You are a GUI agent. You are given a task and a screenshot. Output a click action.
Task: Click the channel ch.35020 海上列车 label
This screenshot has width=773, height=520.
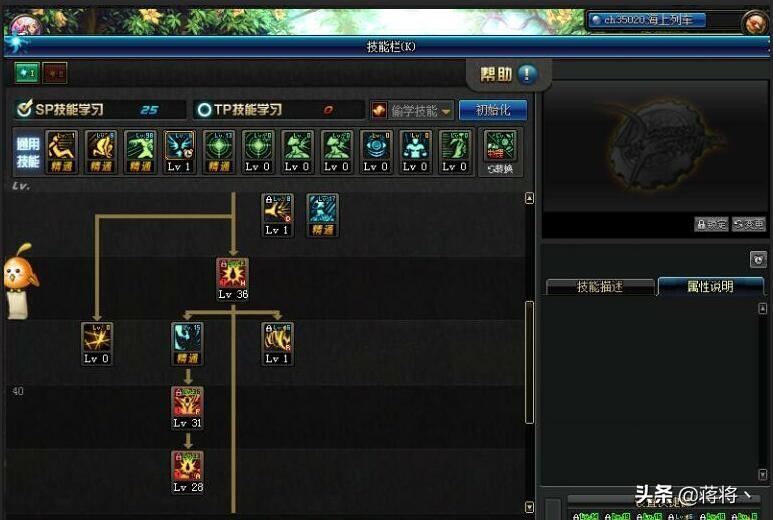647,20
